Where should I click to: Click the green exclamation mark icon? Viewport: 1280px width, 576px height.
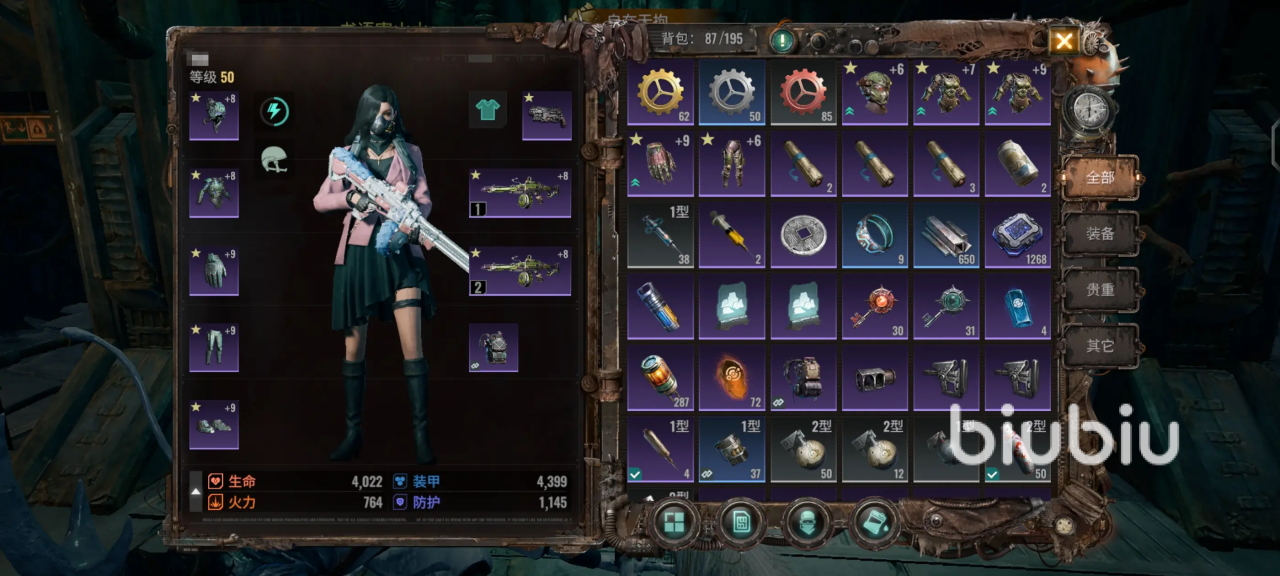pyautogui.click(x=781, y=41)
